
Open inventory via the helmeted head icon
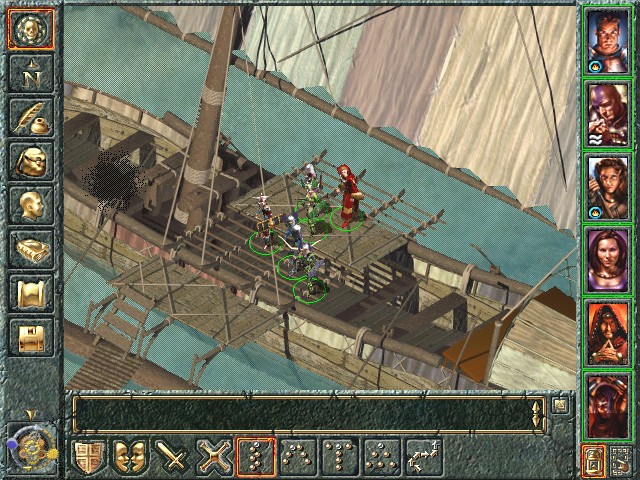[x=31, y=161]
